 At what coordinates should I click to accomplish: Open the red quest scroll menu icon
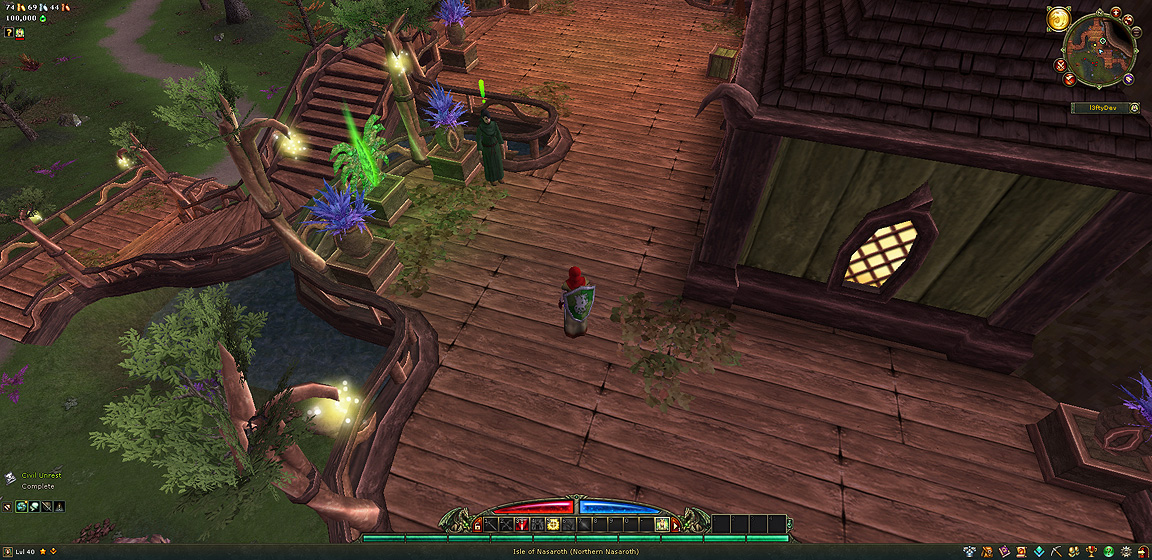click(x=1019, y=551)
